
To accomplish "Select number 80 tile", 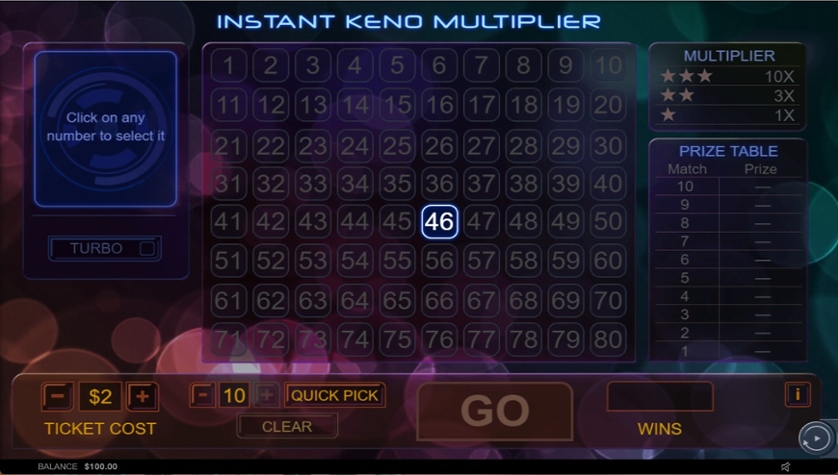I will pyautogui.click(x=607, y=339).
